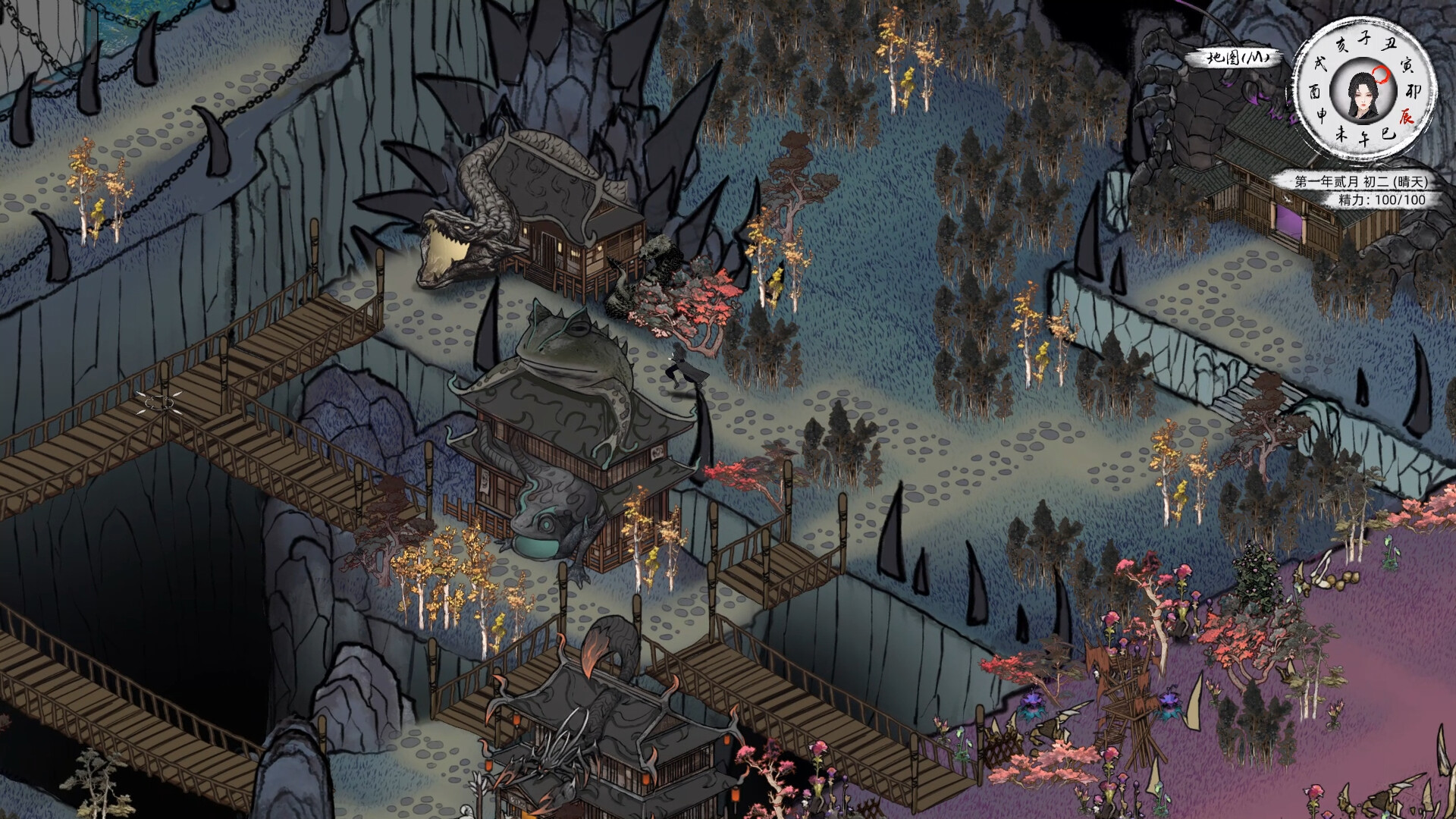Click the 寅 hour character on the dial's right

click(x=1407, y=65)
